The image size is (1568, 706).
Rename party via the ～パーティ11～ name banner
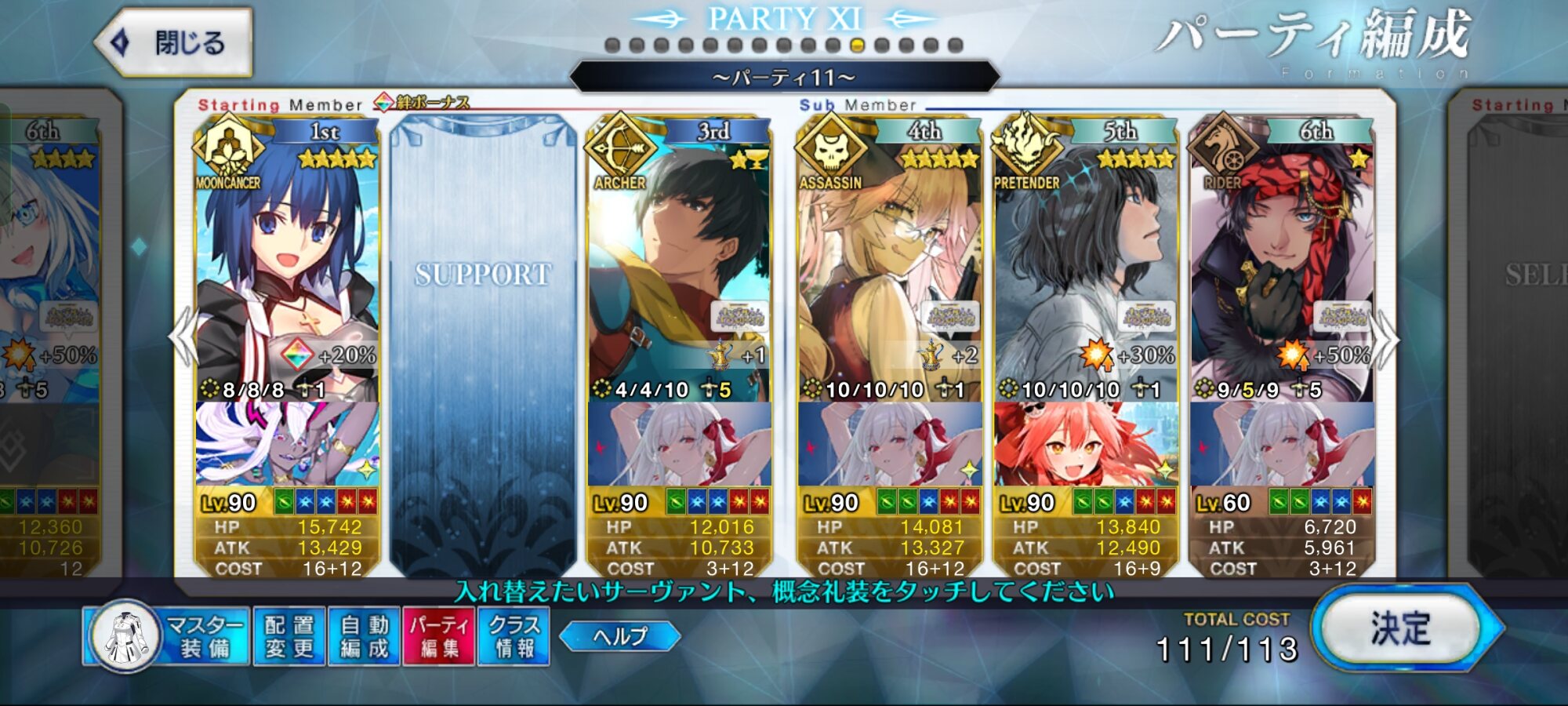(784, 78)
